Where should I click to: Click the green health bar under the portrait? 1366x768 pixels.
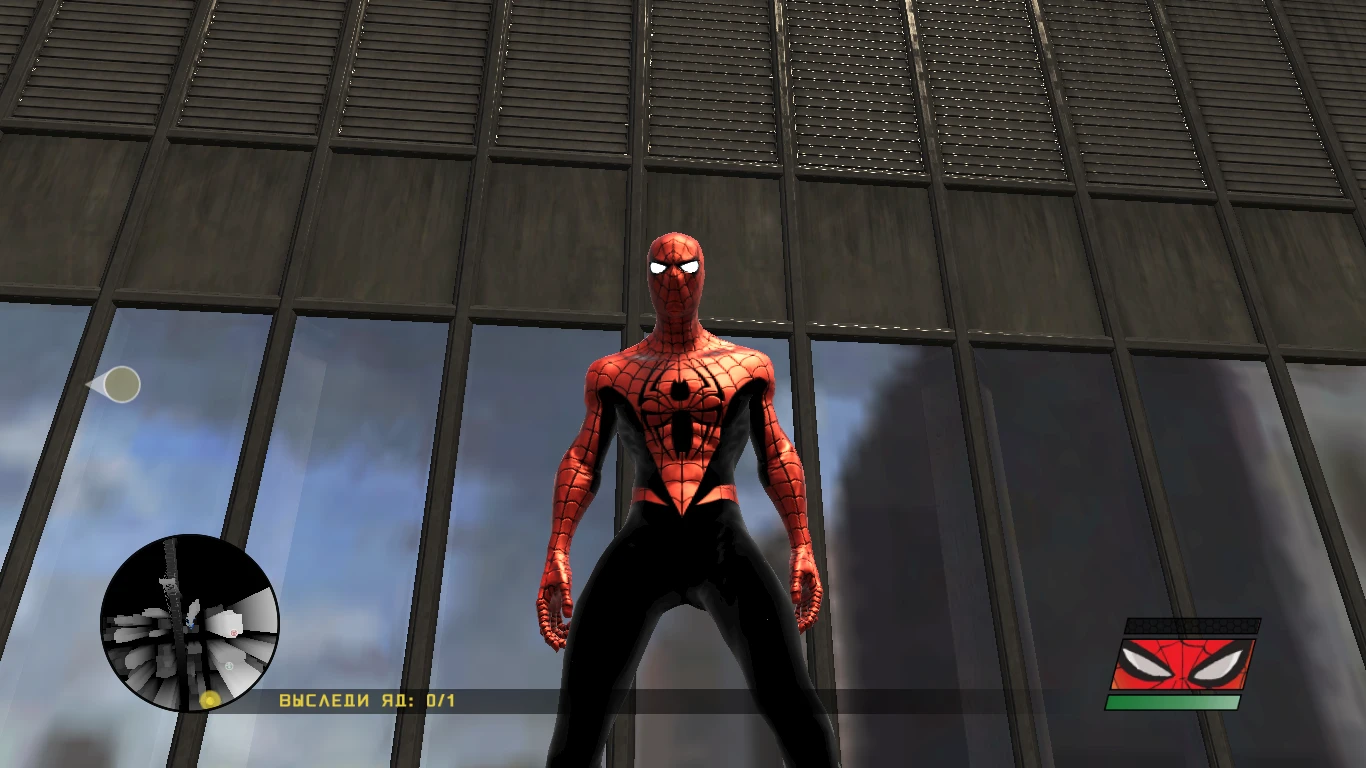1171,702
